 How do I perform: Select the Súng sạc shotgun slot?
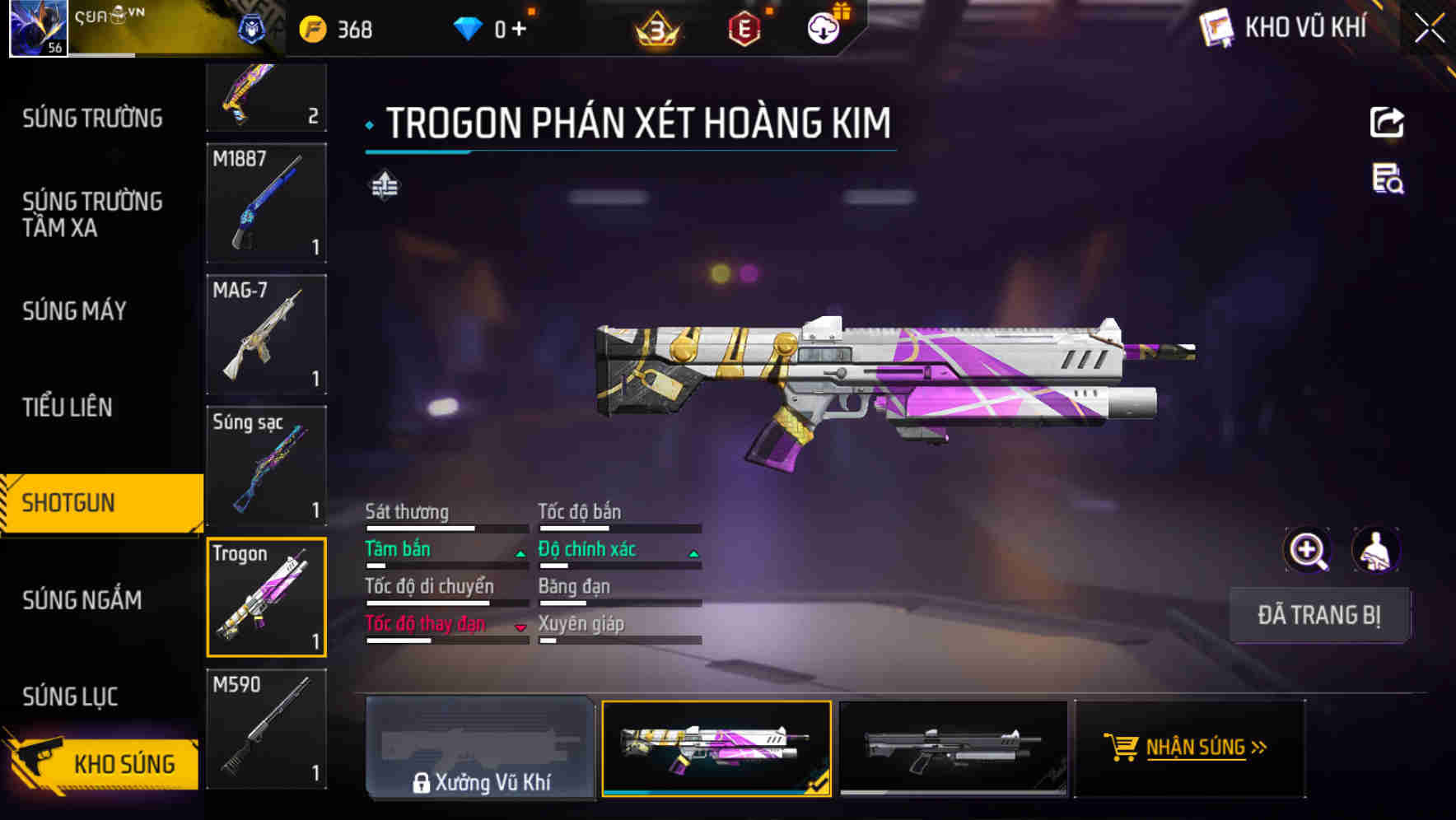(x=266, y=466)
